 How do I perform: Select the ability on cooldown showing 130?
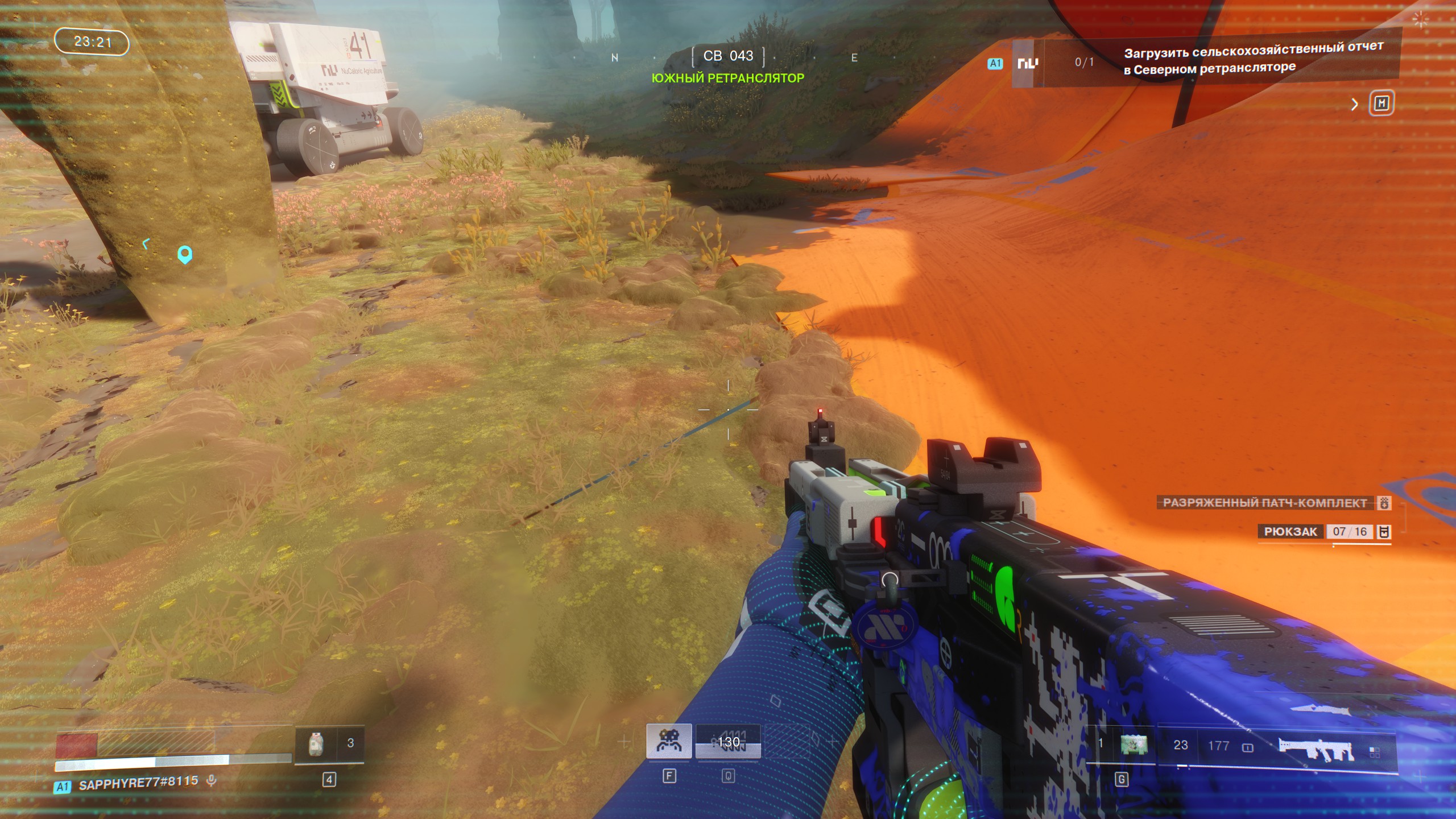pyautogui.click(x=728, y=742)
